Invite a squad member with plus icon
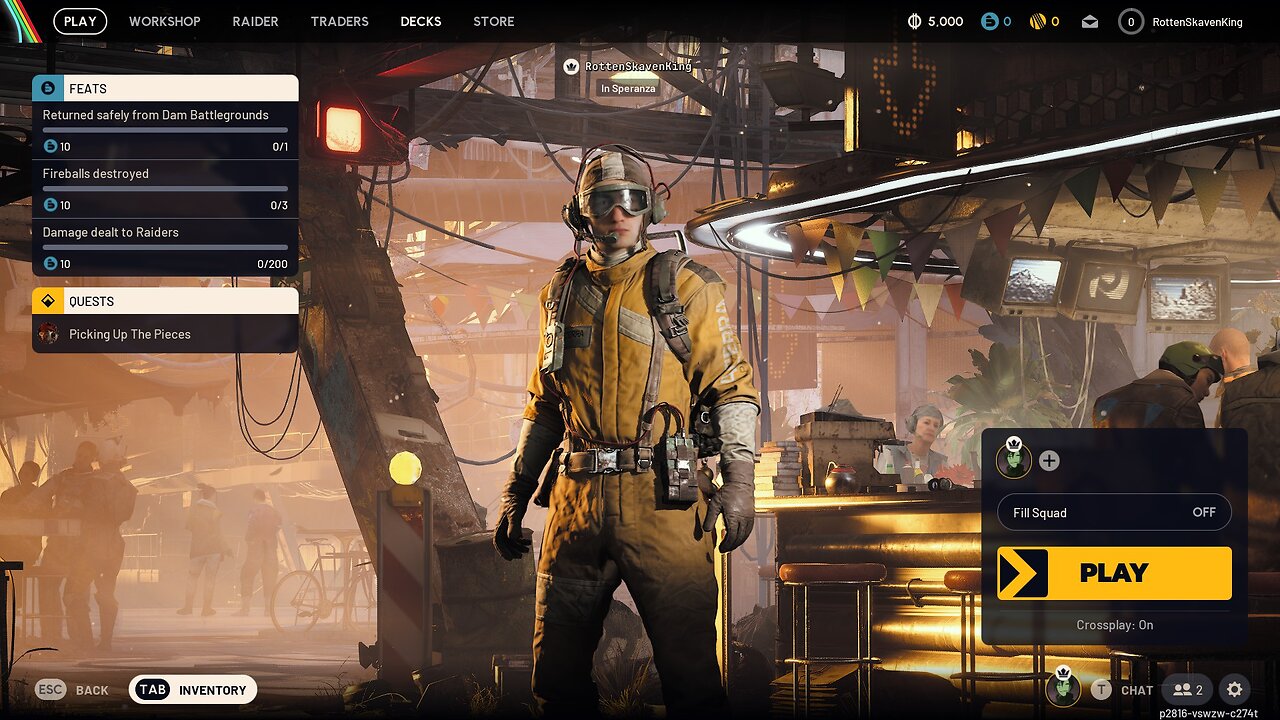 click(1049, 461)
